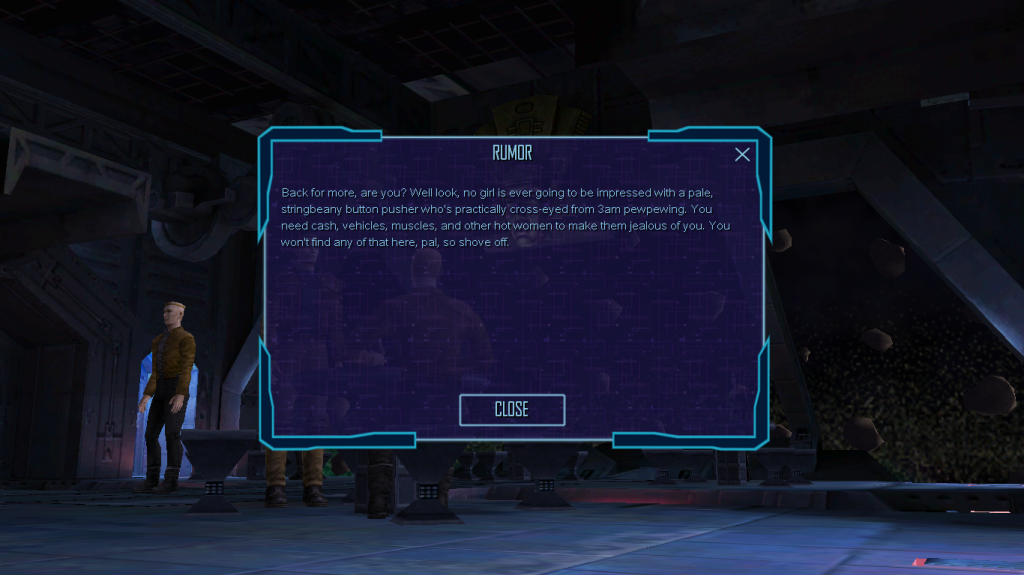Click the CLOSE button in the Rumor dialog
Viewport: 1024px width, 575px height.
click(x=512, y=409)
